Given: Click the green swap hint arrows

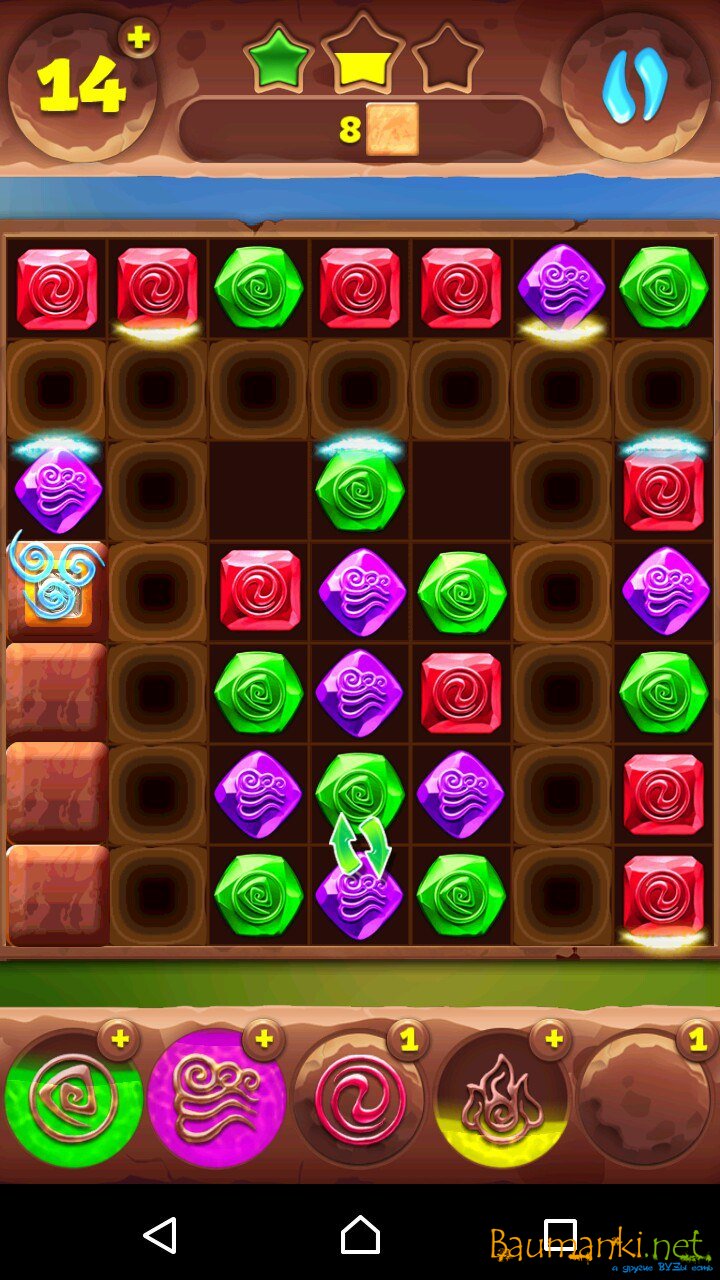Looking at the screenshot, I should (360, 845).
